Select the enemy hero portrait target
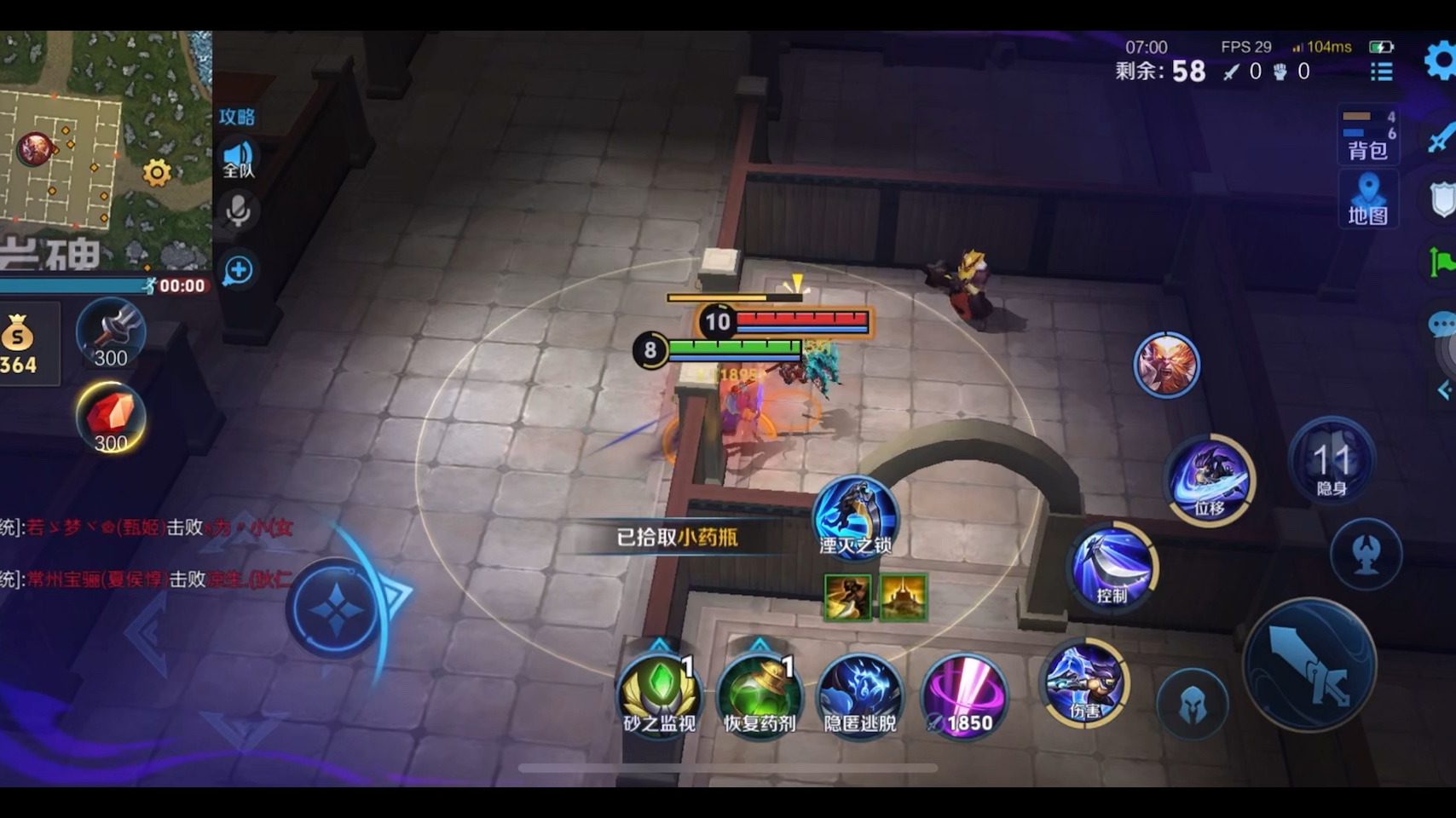 point(1166,366)
